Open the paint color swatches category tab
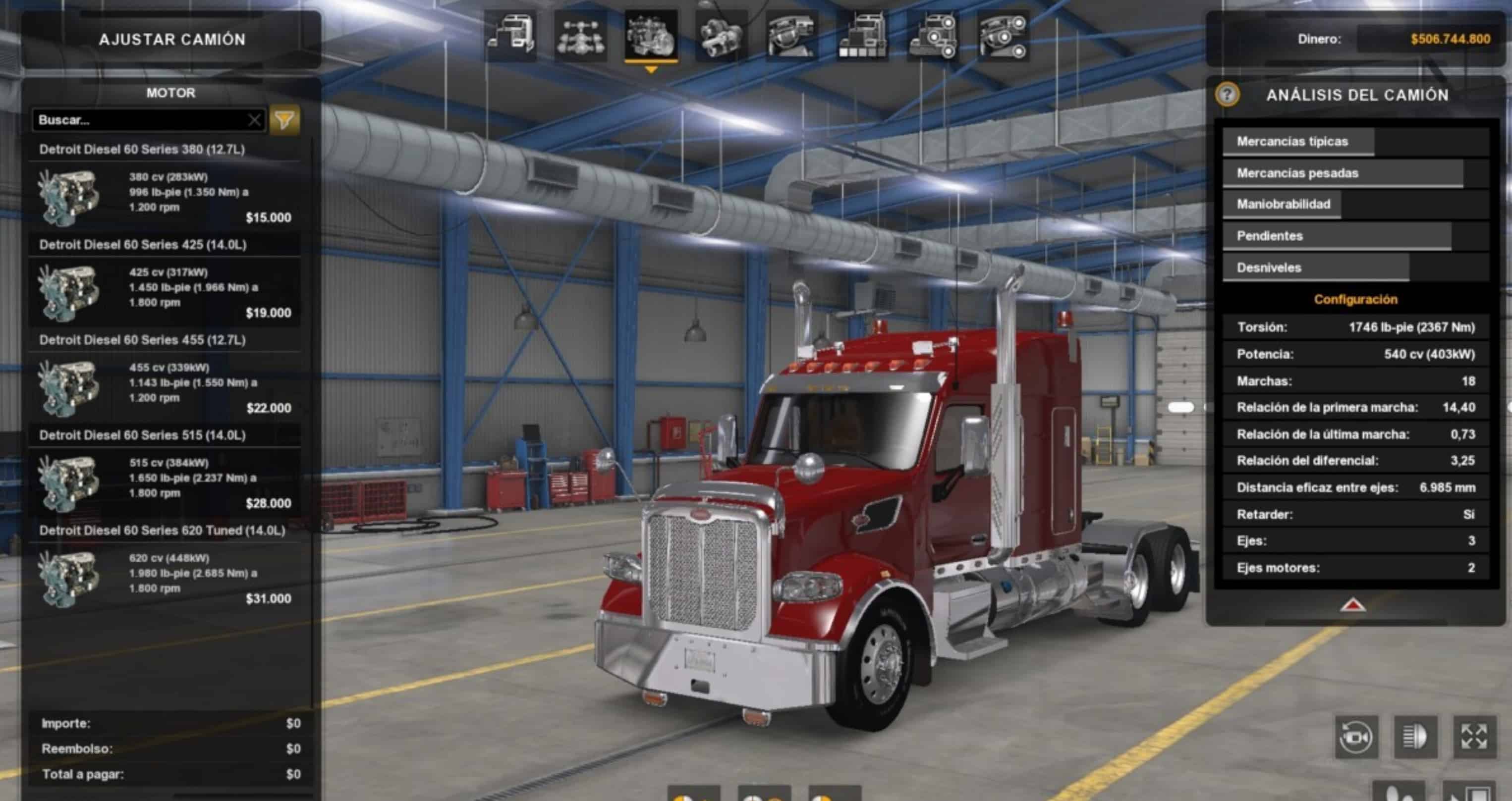Viewport: 1512px width, 801px height. [862, 36]
